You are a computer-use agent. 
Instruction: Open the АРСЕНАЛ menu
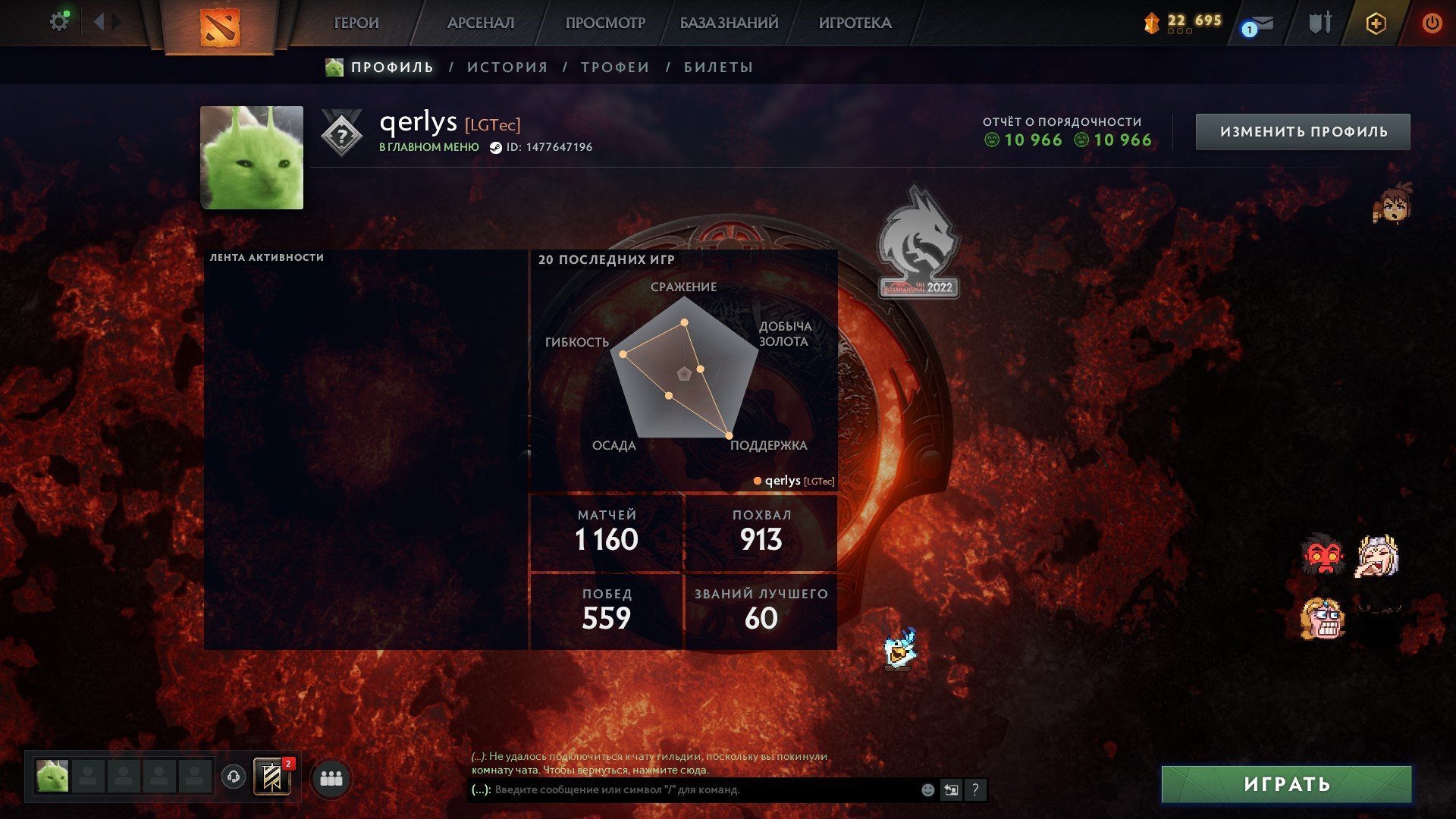[x=481, y=24]
